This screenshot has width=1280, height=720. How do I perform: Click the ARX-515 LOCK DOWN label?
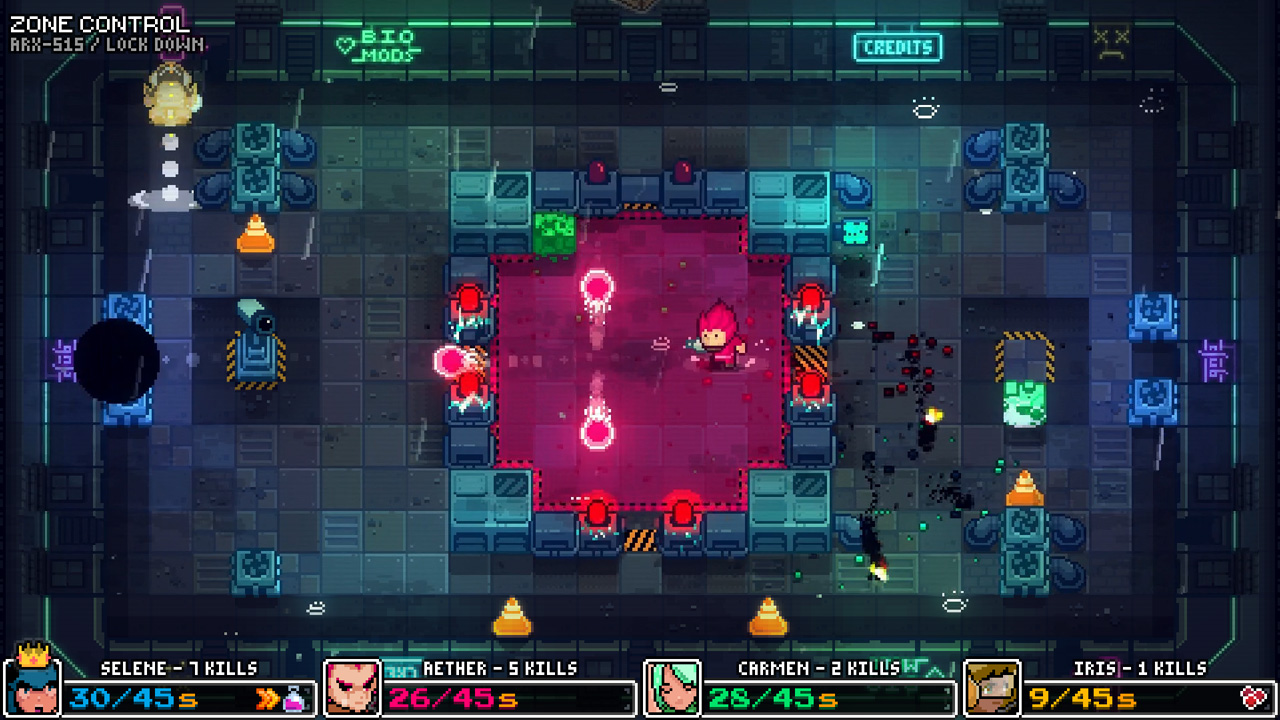[103, 41]
